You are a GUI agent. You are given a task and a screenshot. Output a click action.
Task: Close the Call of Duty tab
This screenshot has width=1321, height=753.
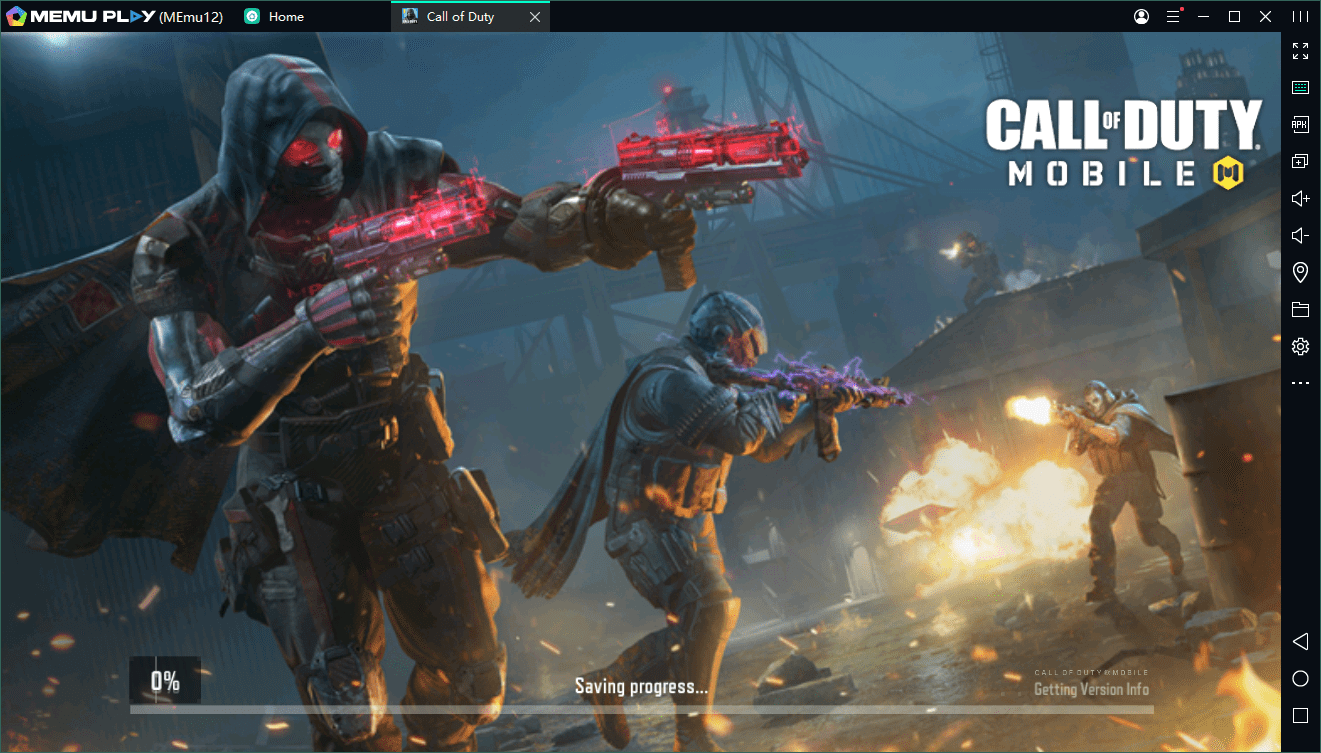click(535, 17)
